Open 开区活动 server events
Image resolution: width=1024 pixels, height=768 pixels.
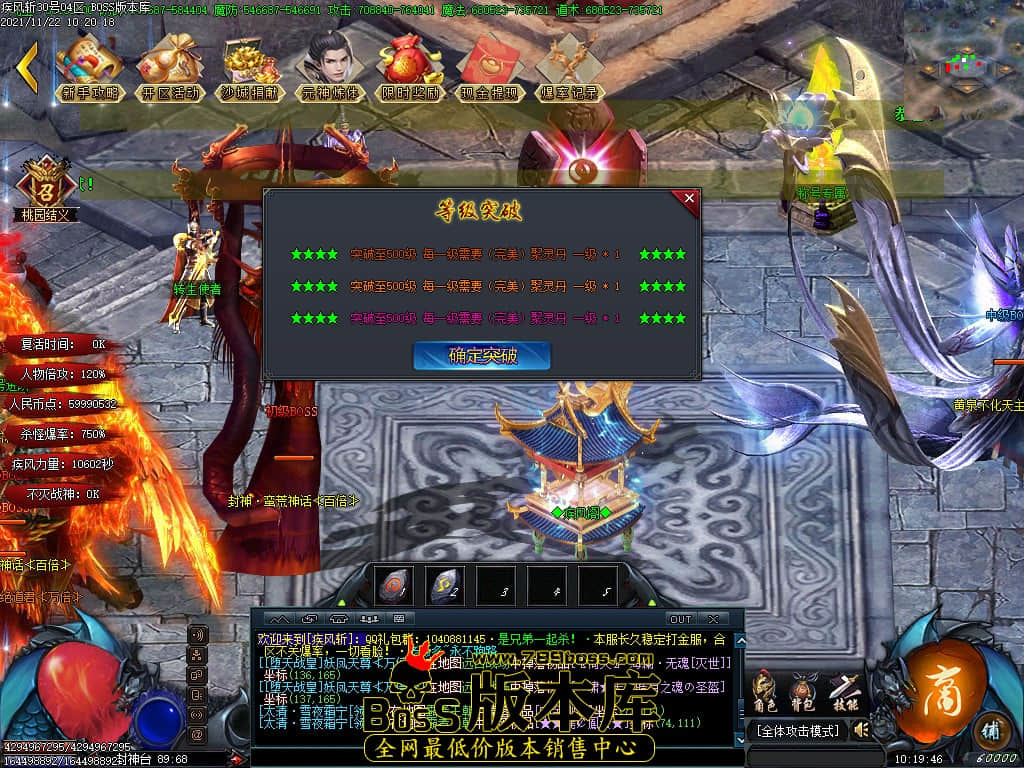pos(168,66)
